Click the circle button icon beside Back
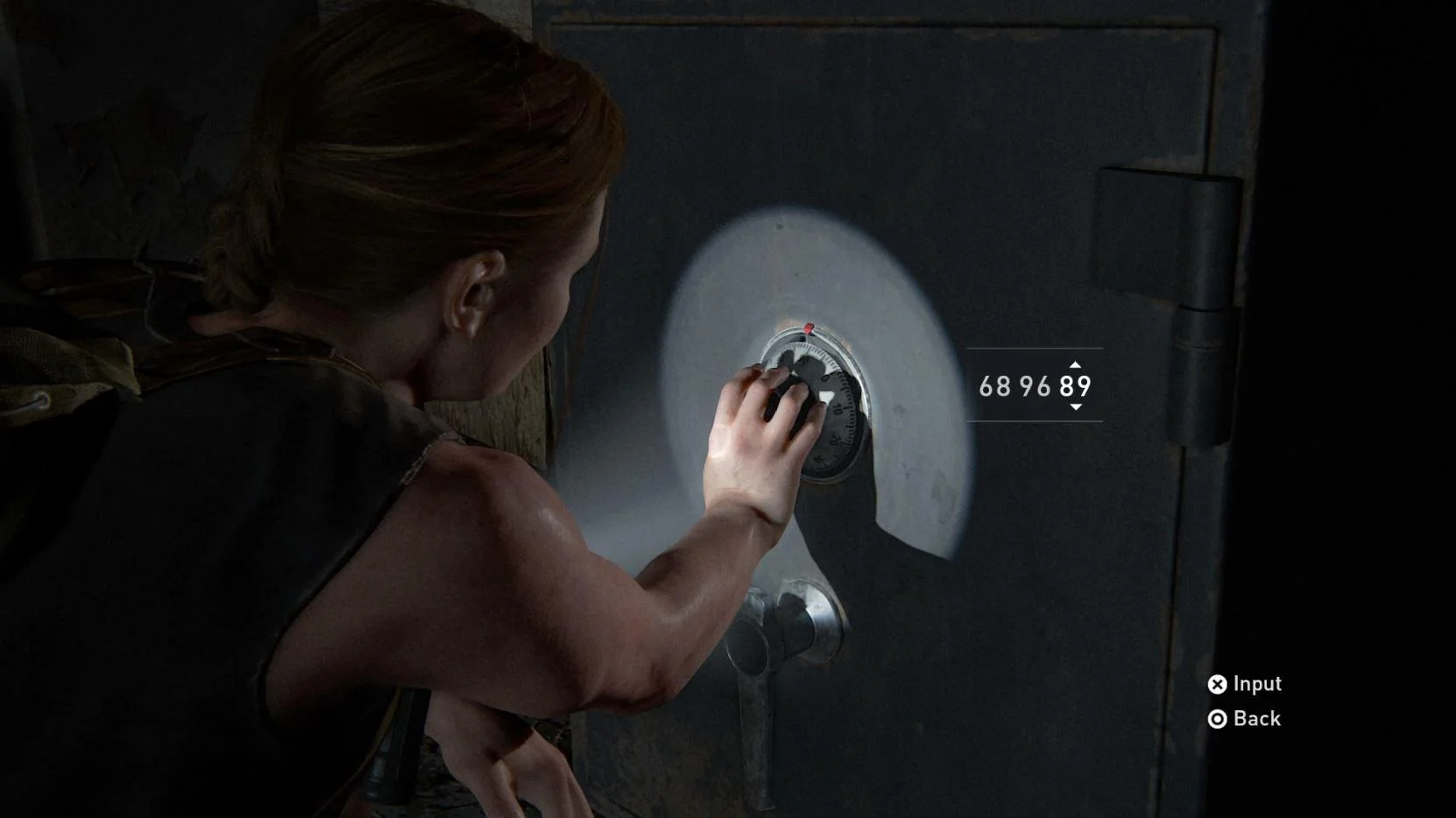 tap(1217, 719)
